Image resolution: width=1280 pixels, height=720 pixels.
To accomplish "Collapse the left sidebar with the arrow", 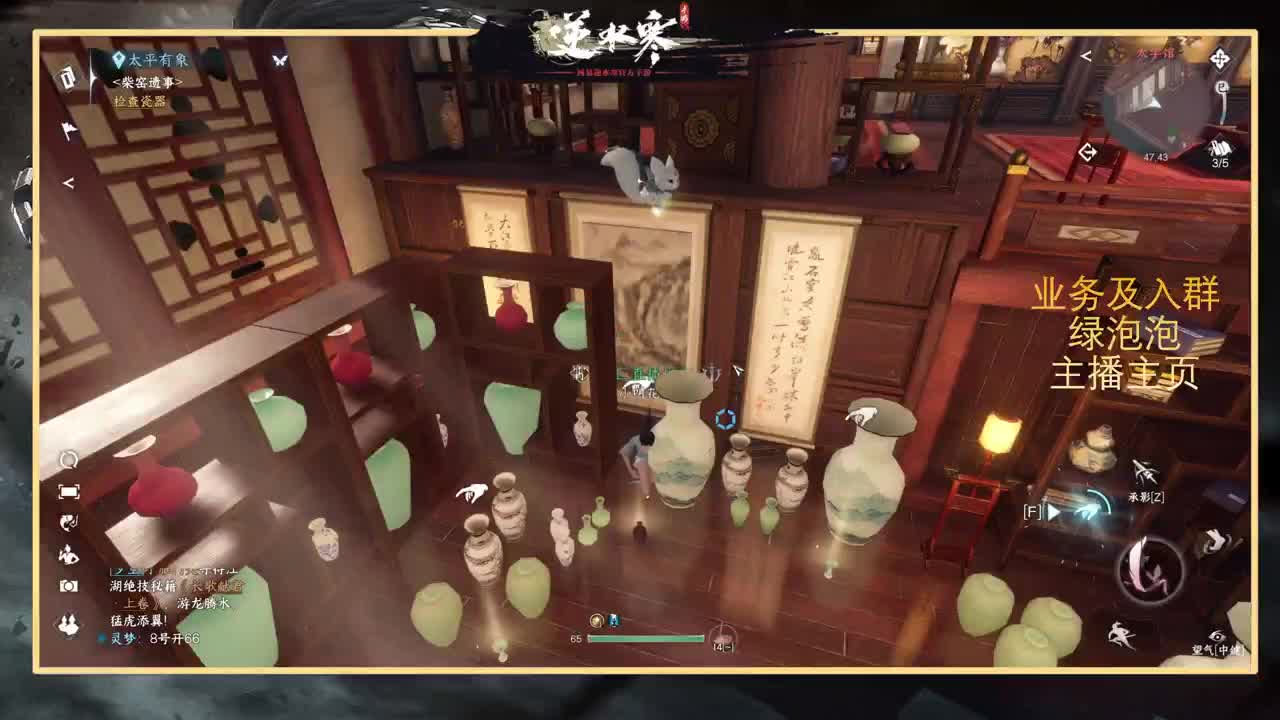I will coord(68,183).
